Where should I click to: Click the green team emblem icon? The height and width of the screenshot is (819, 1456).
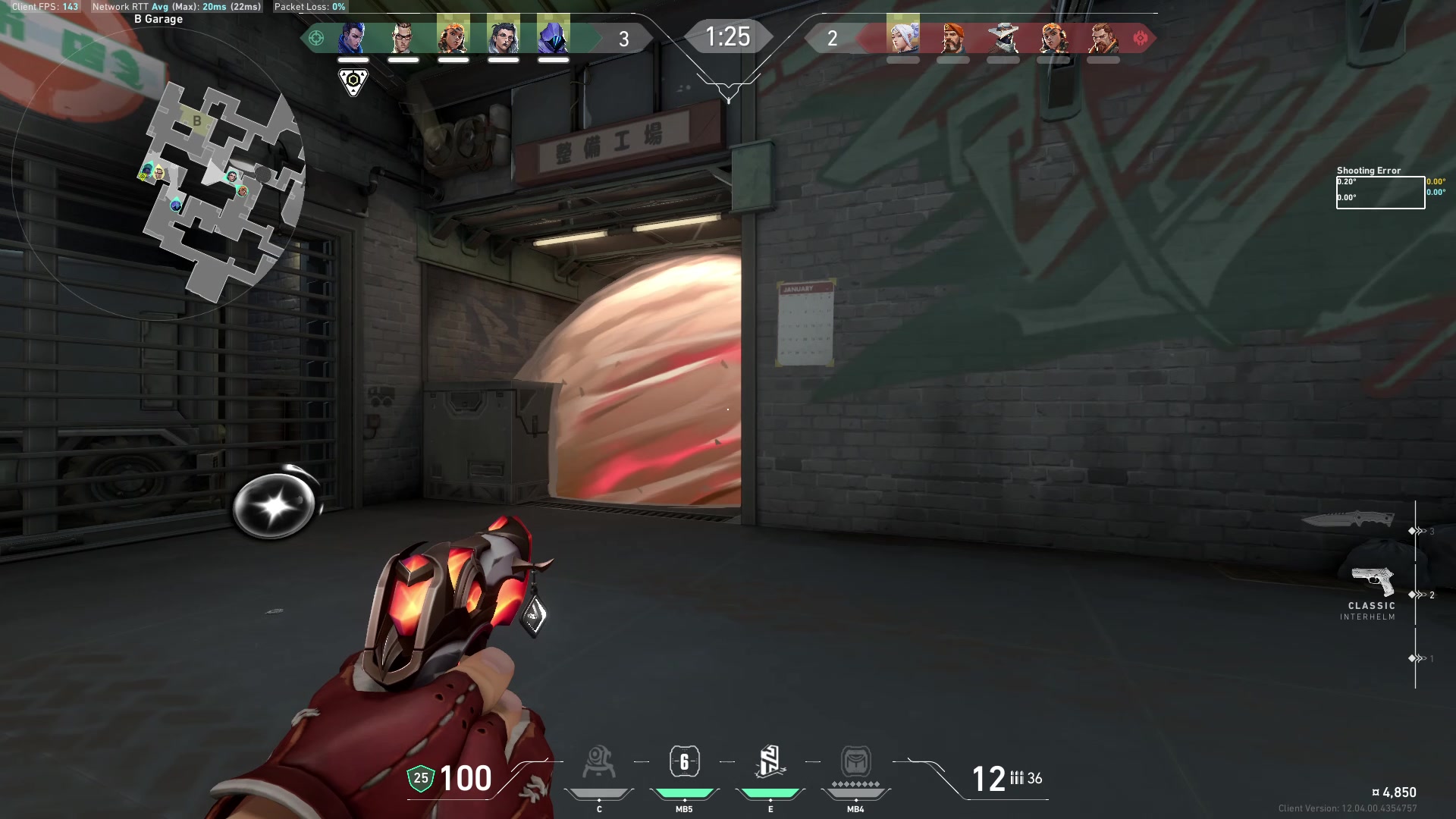[x=316, y=38]
